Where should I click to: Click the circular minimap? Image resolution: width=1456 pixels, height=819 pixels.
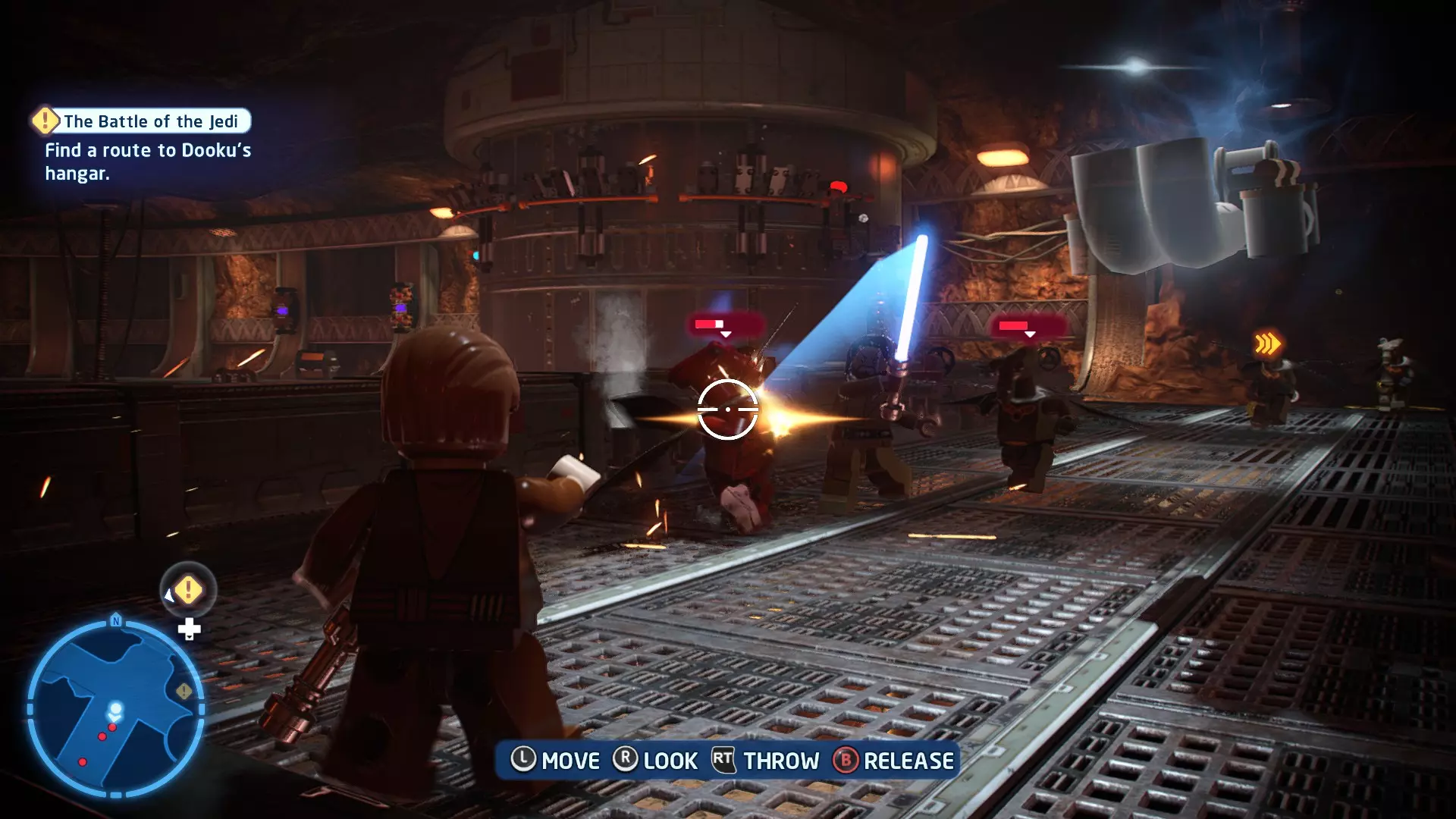tap(115, 708)
